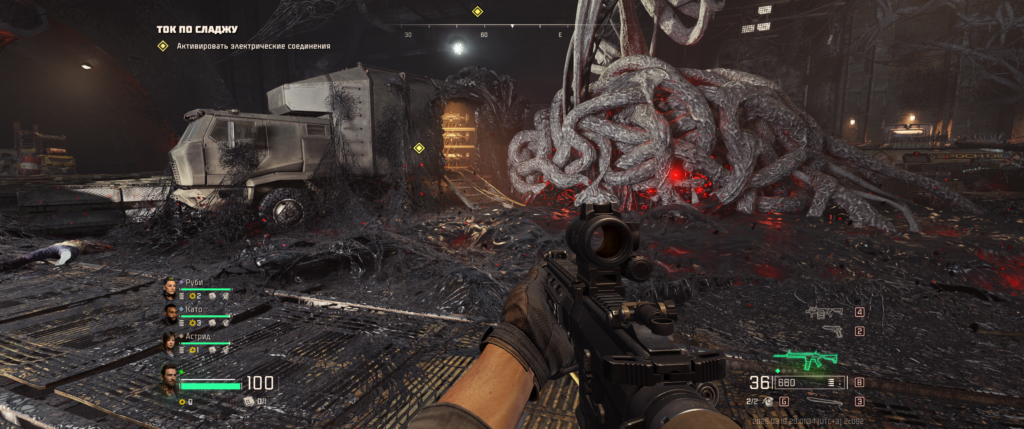Screen dimensions: 1024x429
Task: Switch to the pistol weapon slot
Action: [830, 331]
